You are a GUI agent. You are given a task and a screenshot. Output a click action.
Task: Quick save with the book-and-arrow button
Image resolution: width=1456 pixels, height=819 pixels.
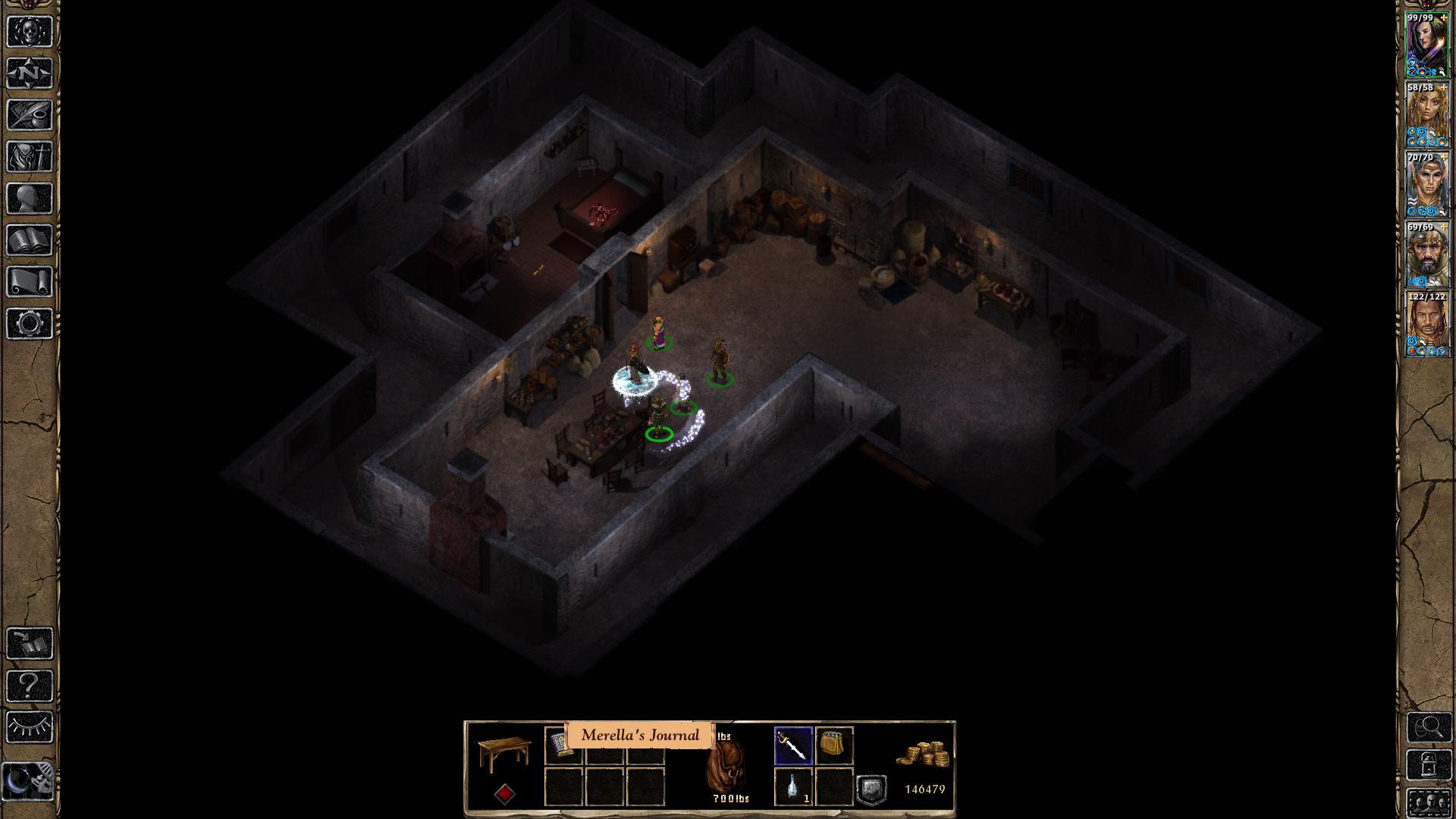[30, 644]
